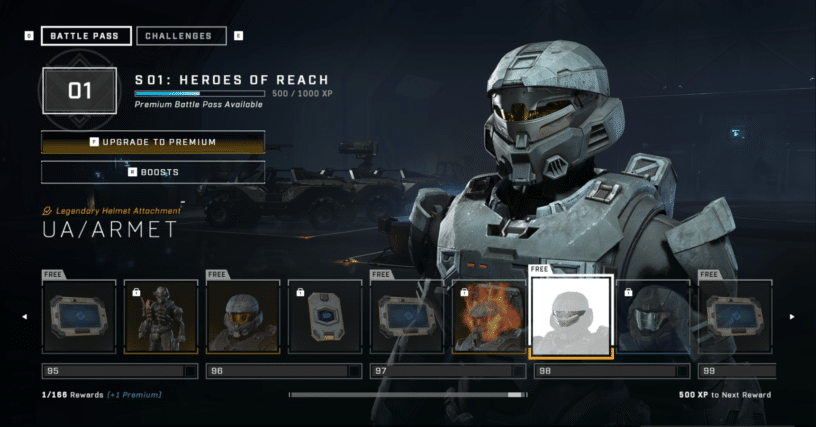Viewport: 816px width, 427px height.
Task: Select the locked dark visor helmet reward
Action: 653,316
